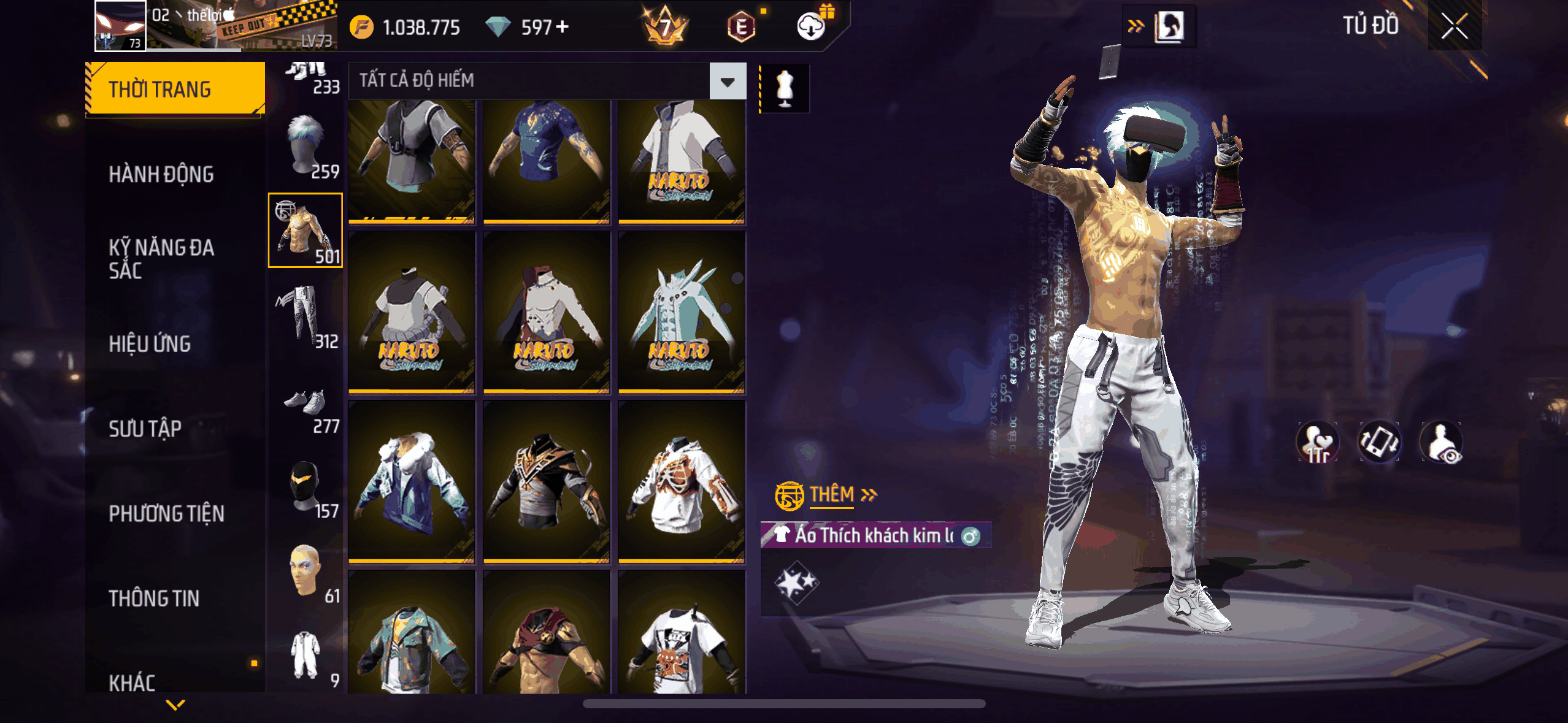Screen dimensions: 1568x723
Task: Select the HIỆU ỨNG tab
Action: point(150,344)
